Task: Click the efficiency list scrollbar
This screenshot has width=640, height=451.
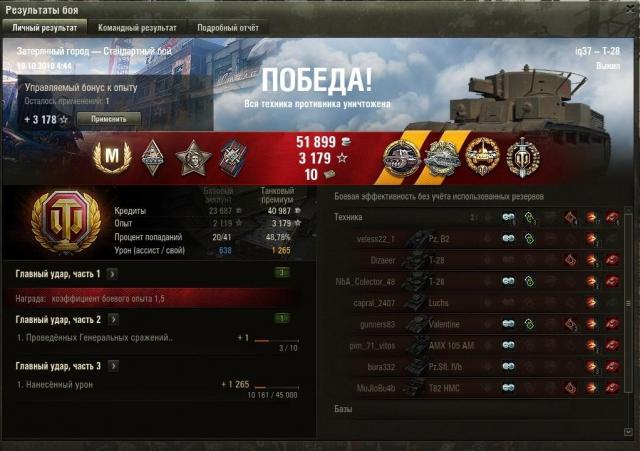Action: (629, 300)
